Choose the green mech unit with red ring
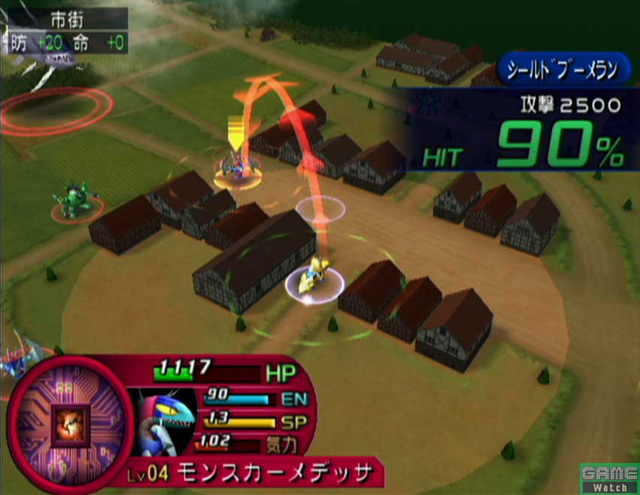 [72, 200]
